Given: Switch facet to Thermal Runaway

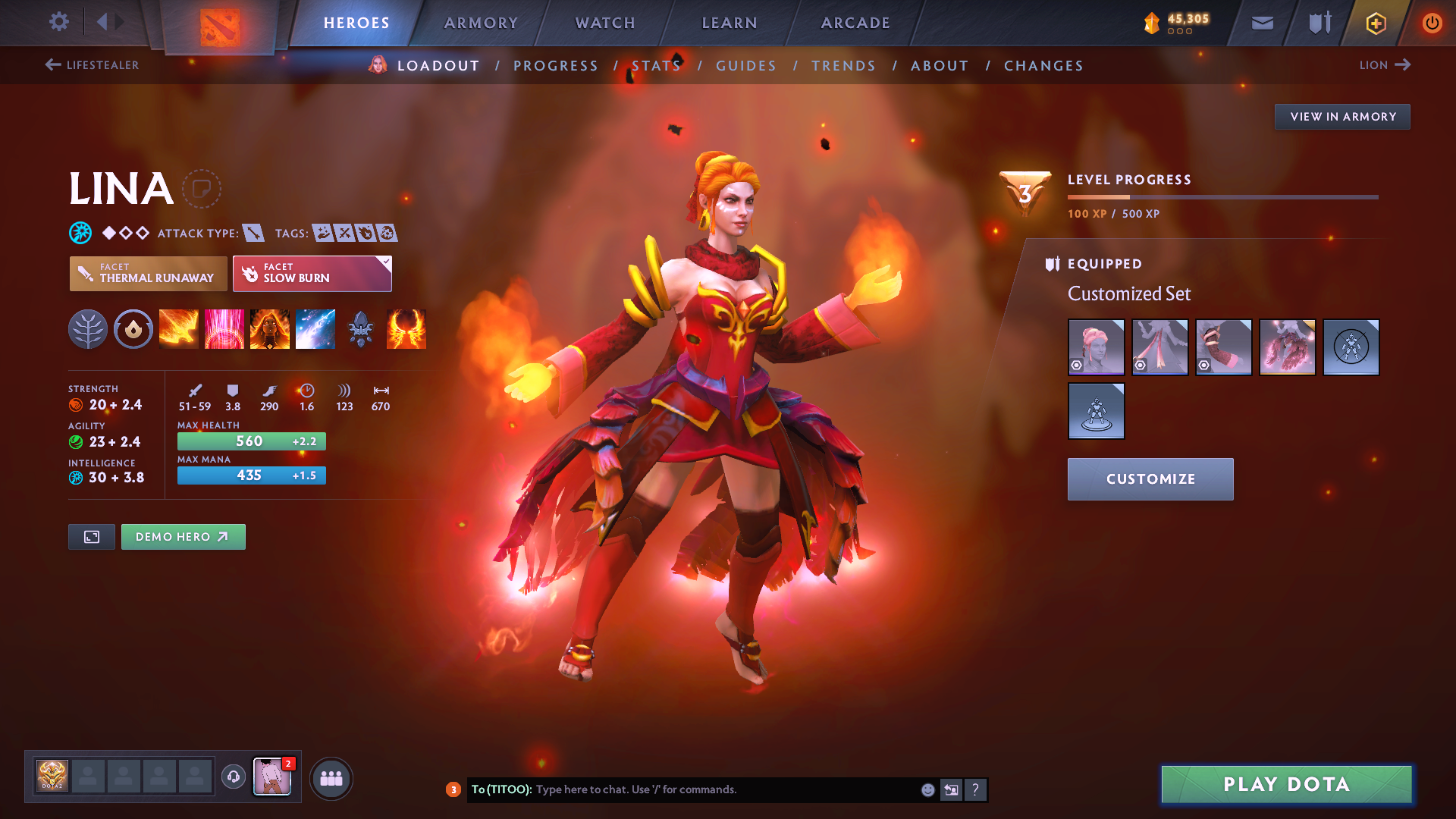Looking at the screenshot, I should pyautogui.click(x=148, y=274).
